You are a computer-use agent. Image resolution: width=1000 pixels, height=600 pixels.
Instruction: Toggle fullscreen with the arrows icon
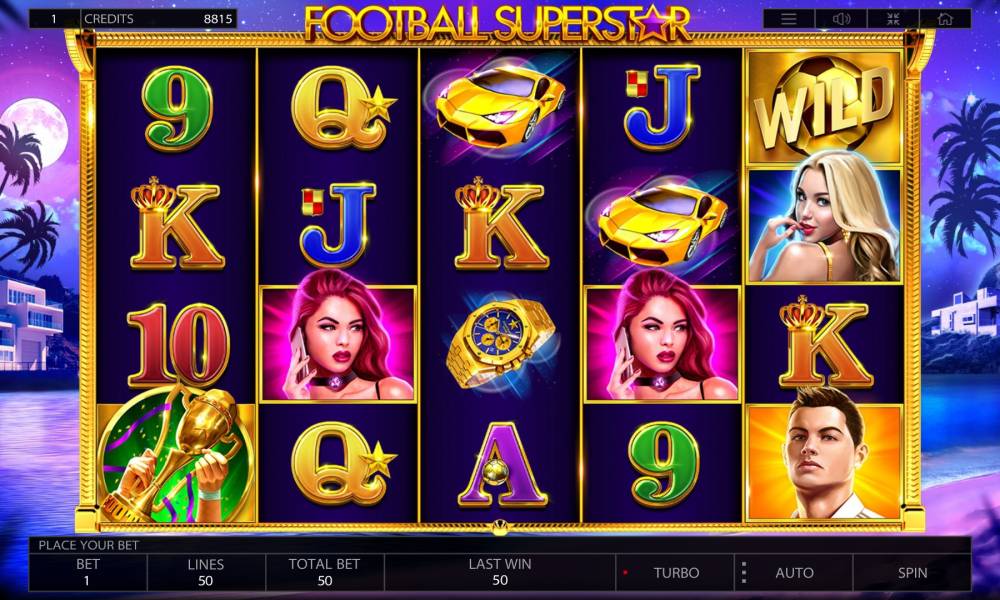892,19
